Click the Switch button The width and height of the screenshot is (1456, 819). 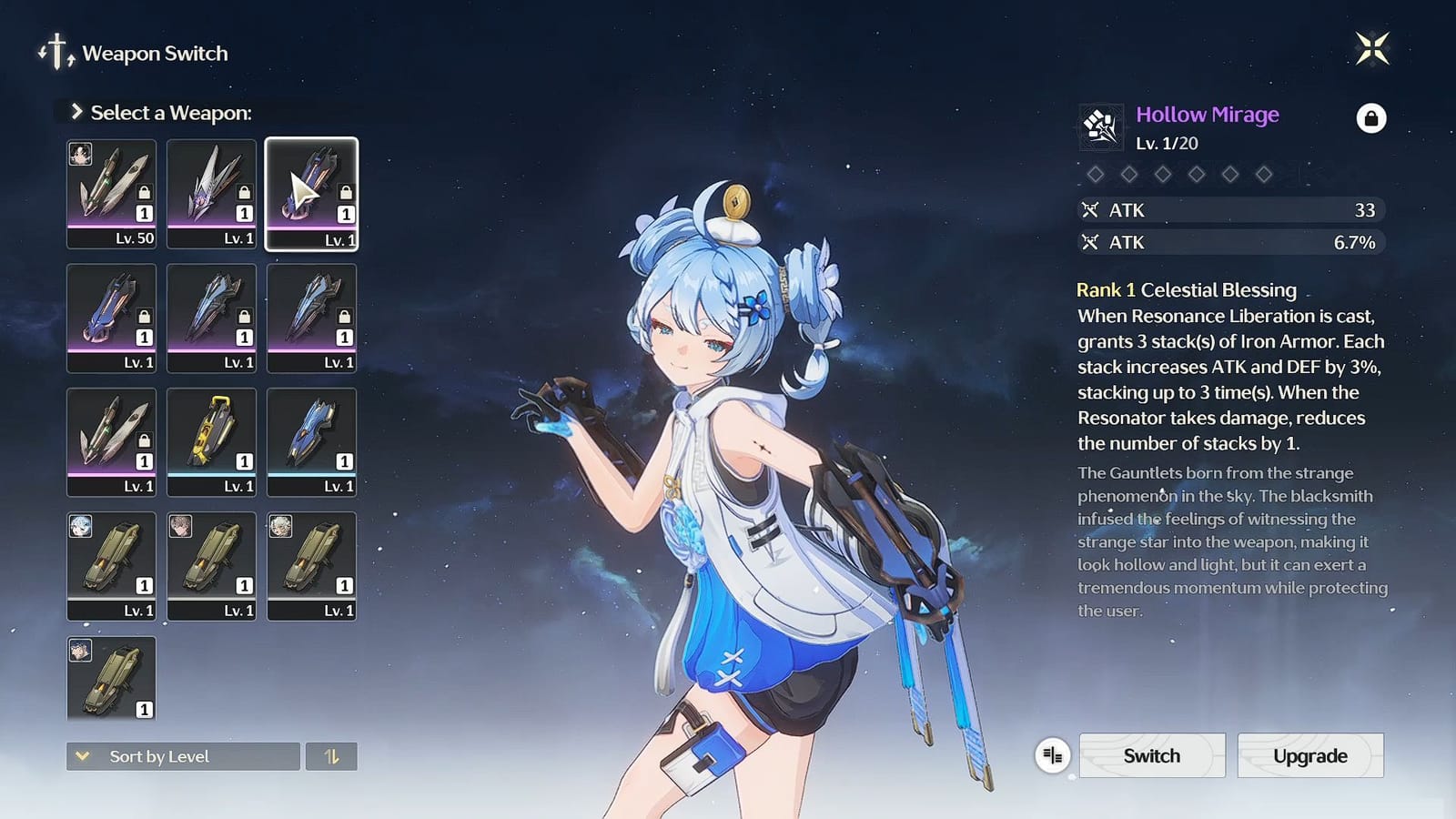tap(1152, 755)
